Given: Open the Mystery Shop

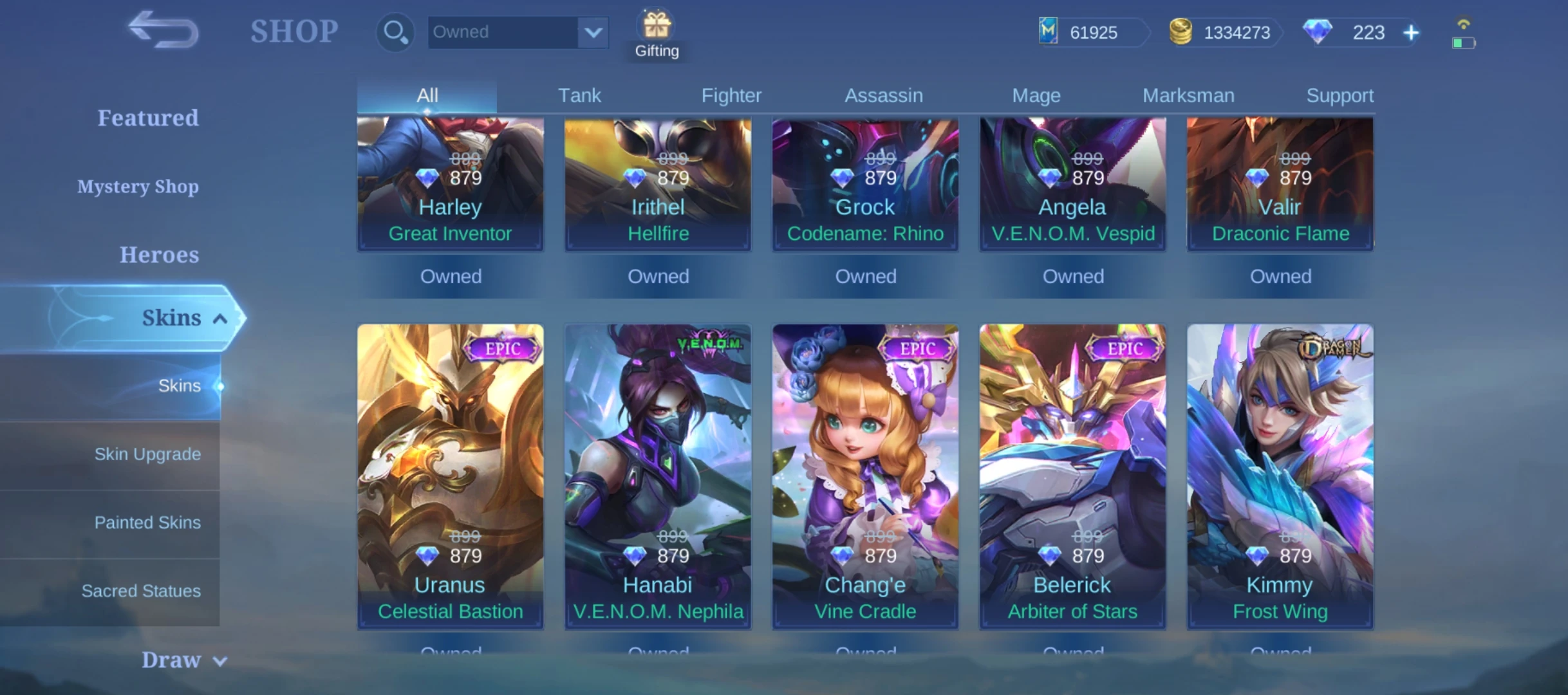Looking at the screenshot, I should click(x=138, y=187).
